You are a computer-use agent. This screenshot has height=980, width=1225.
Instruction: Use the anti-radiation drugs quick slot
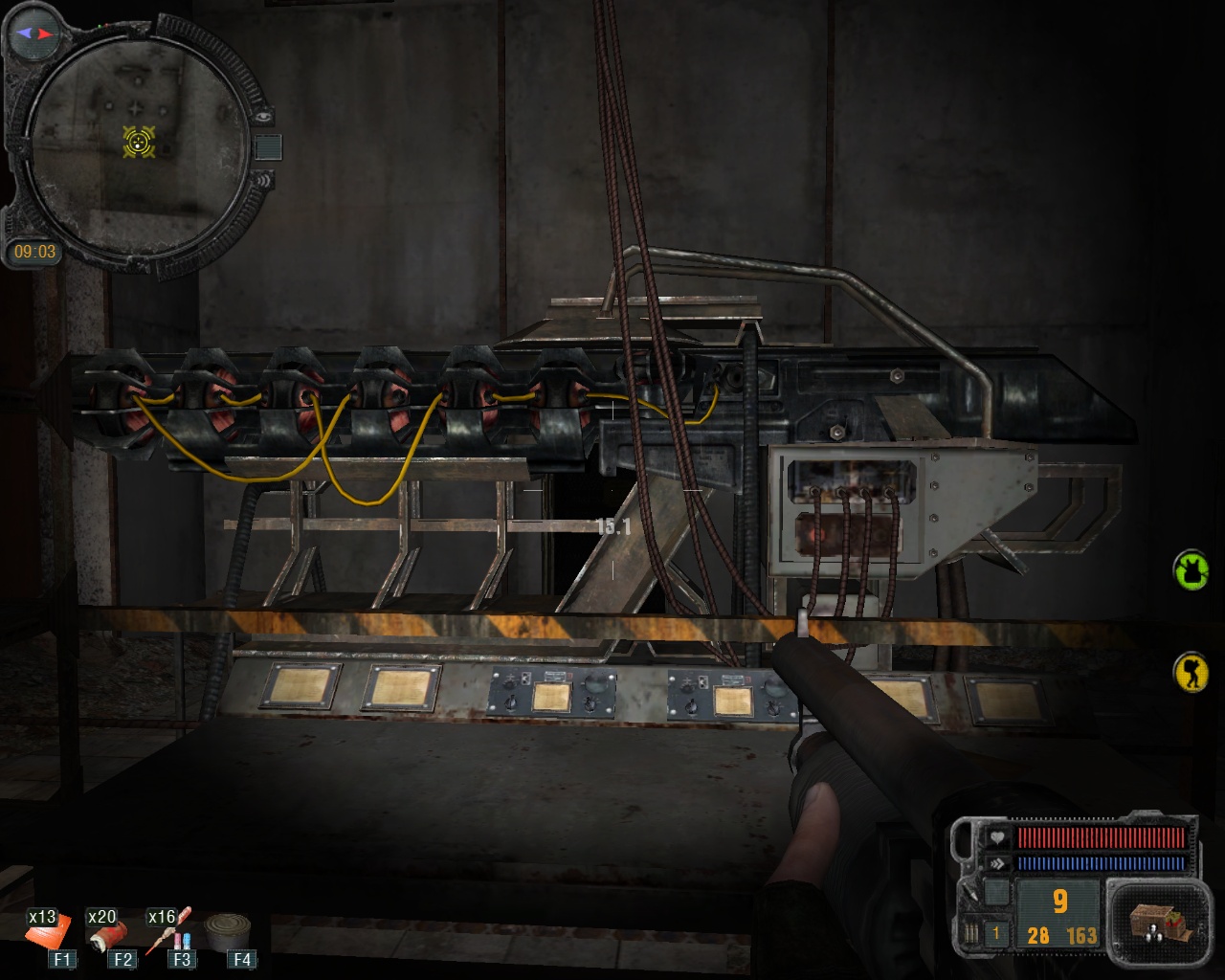coord(169,930)
